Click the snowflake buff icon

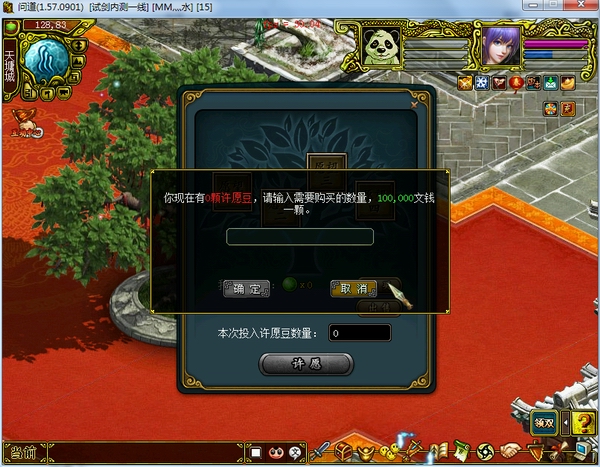pyautogui.click(x=482, y=83)
